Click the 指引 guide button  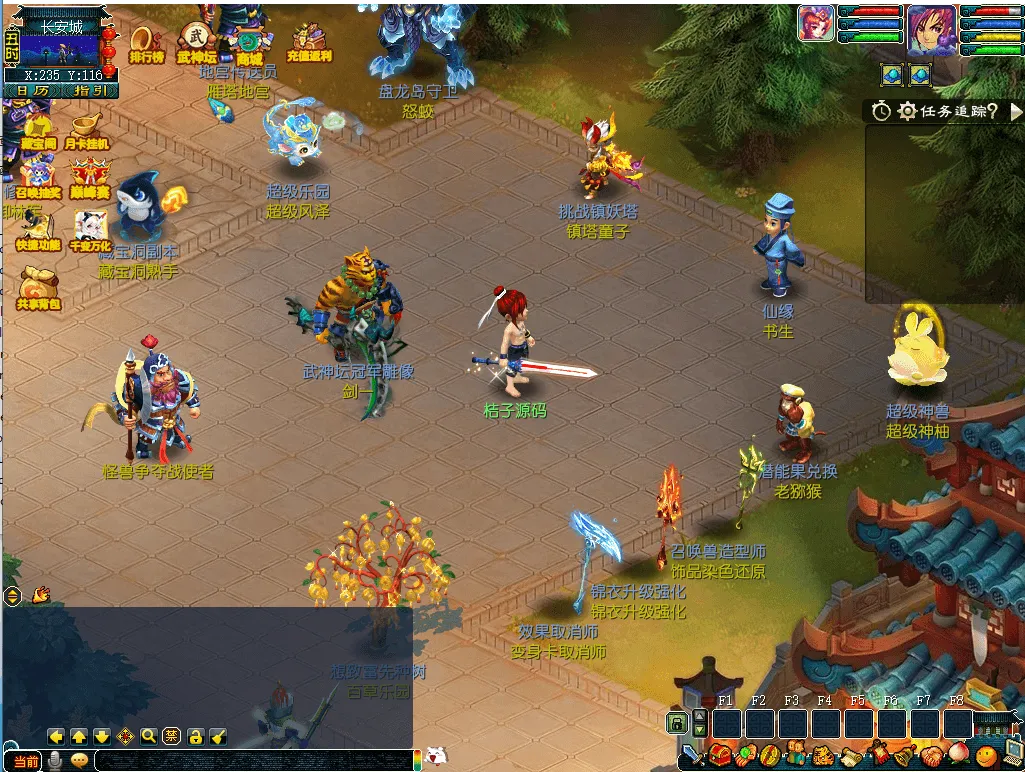(89, 91)
